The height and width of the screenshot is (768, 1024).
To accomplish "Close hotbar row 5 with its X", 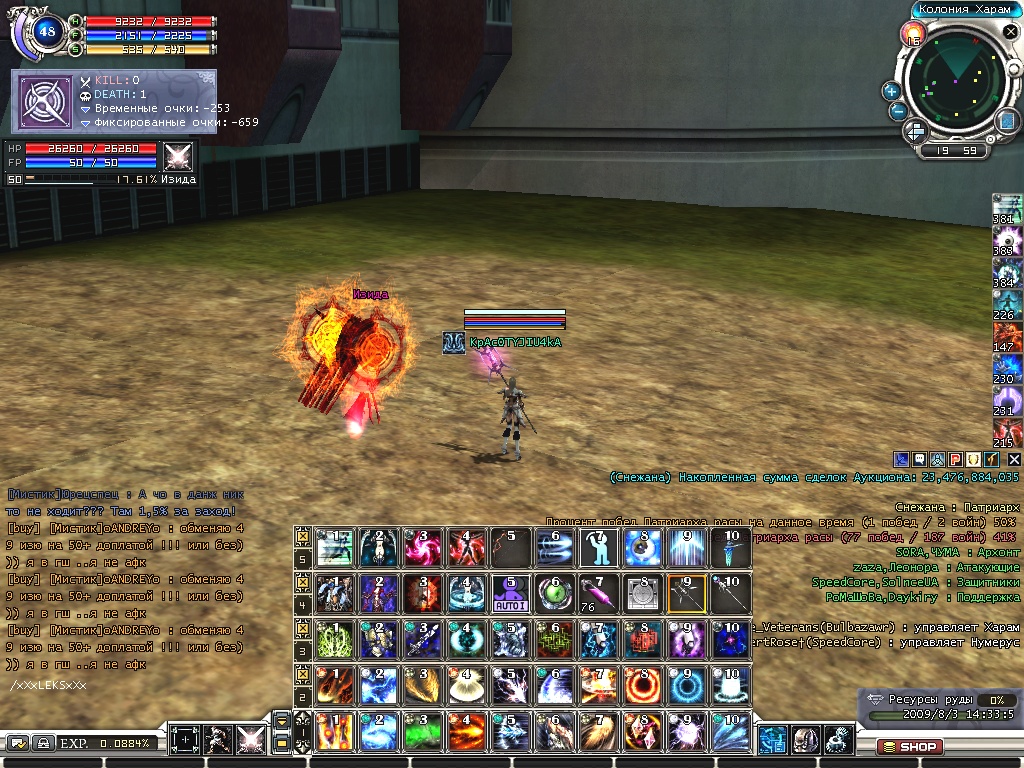I will pos(303,536).
